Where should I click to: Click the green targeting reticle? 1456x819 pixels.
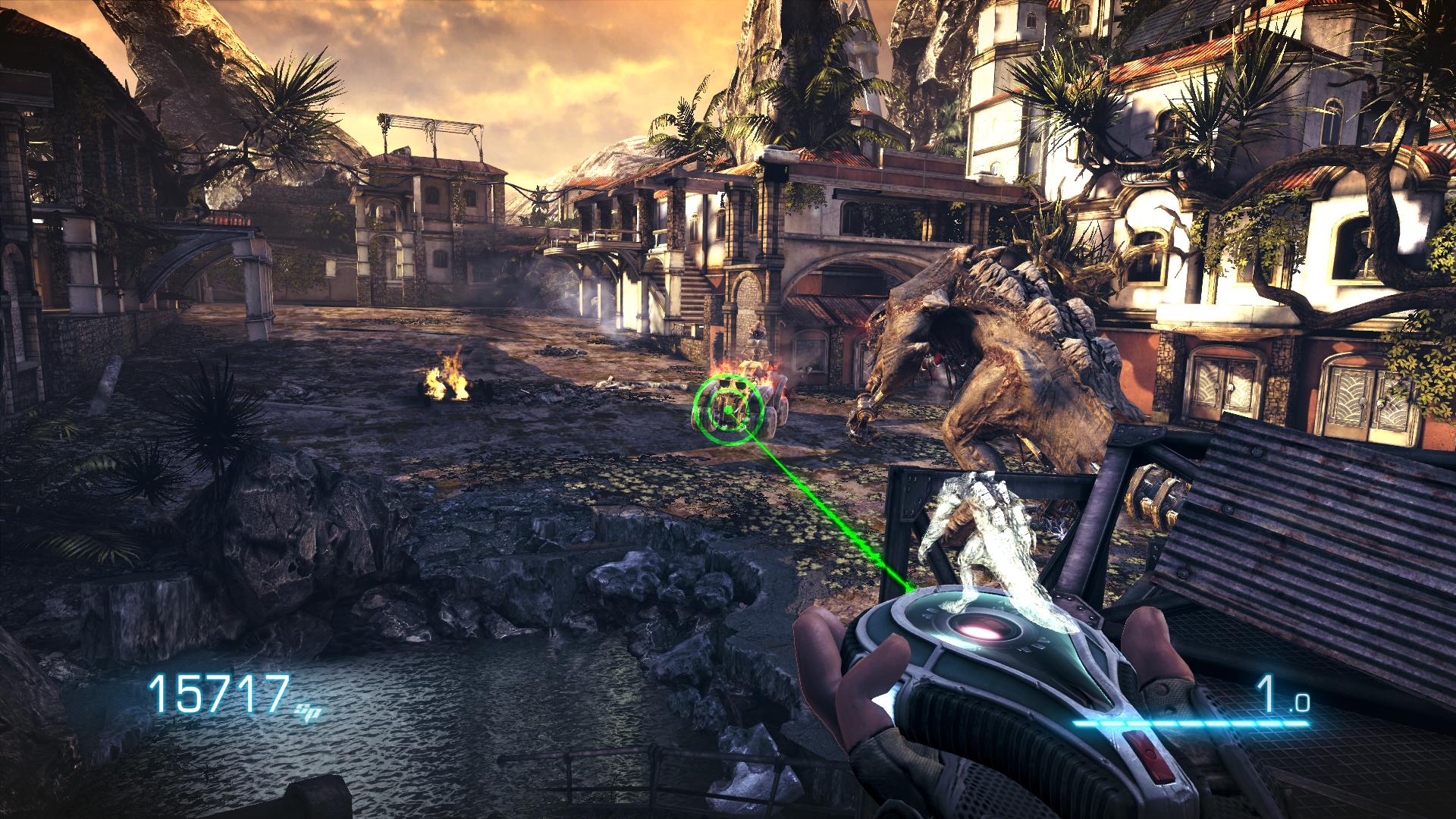(726, 410)
